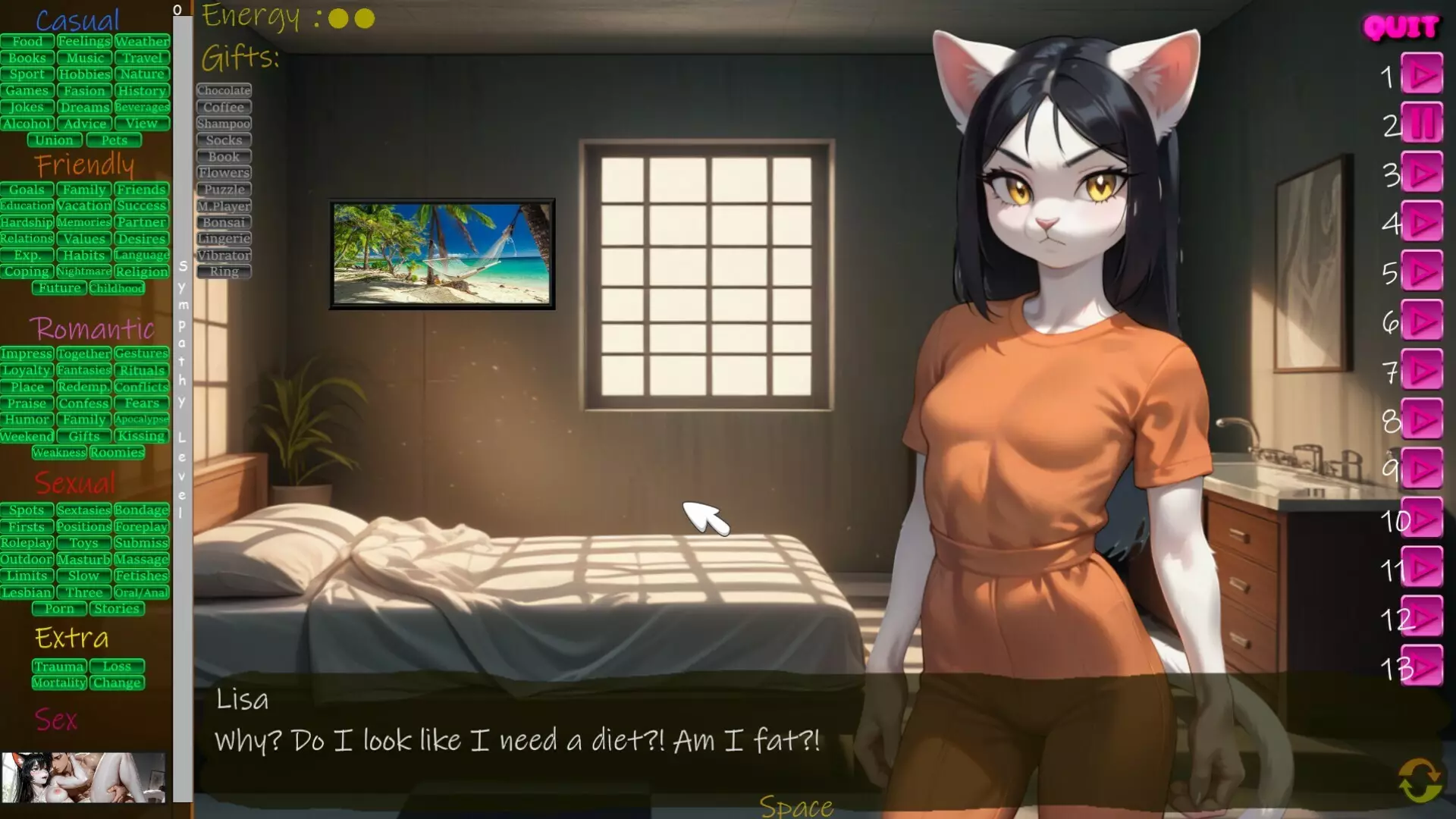Discuss the Trauma topic with Lisa
The width and height of the screenshot is (1456, 819).
(59, 666)
